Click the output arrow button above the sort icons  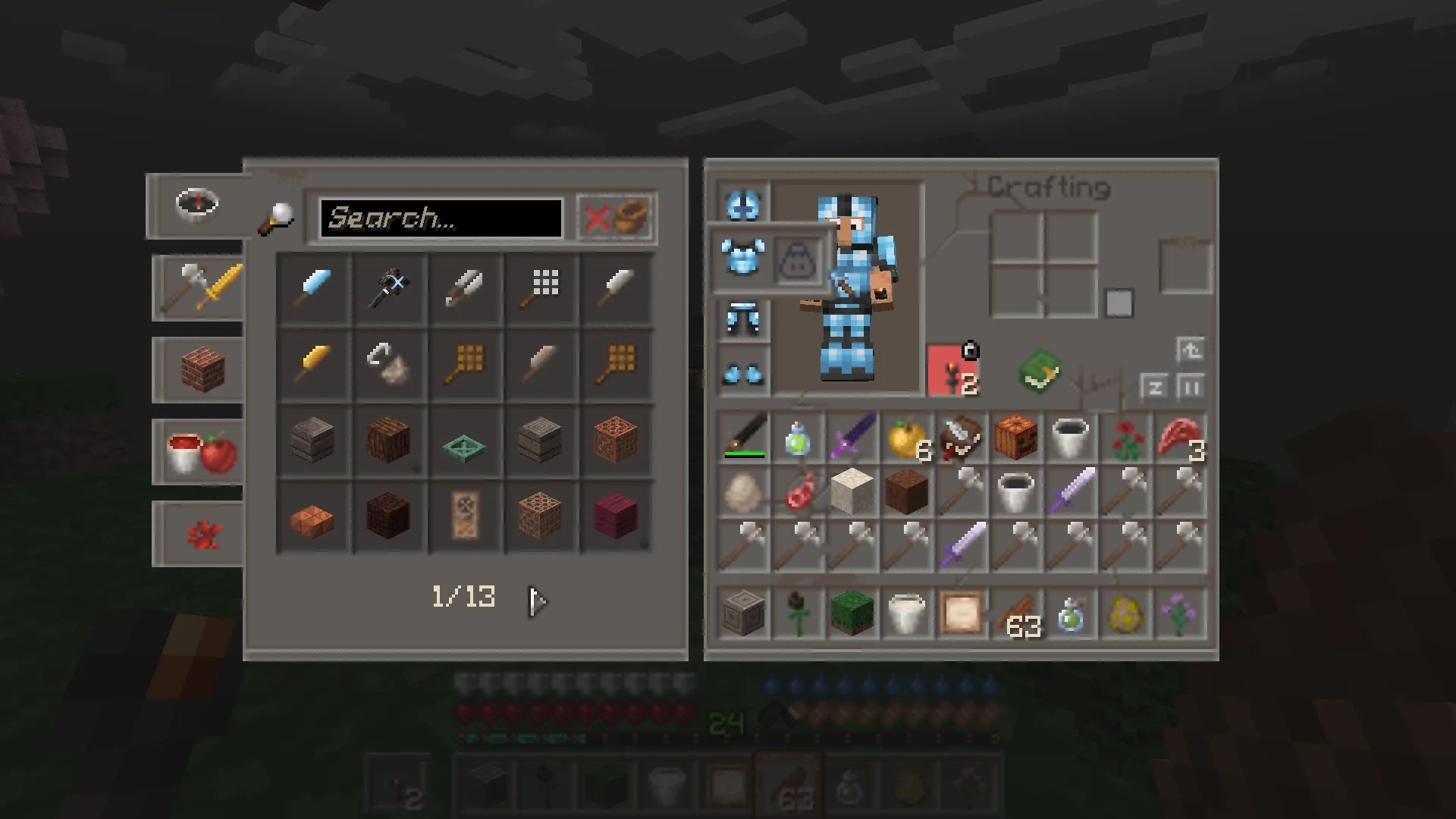[x=1191, y=350]
